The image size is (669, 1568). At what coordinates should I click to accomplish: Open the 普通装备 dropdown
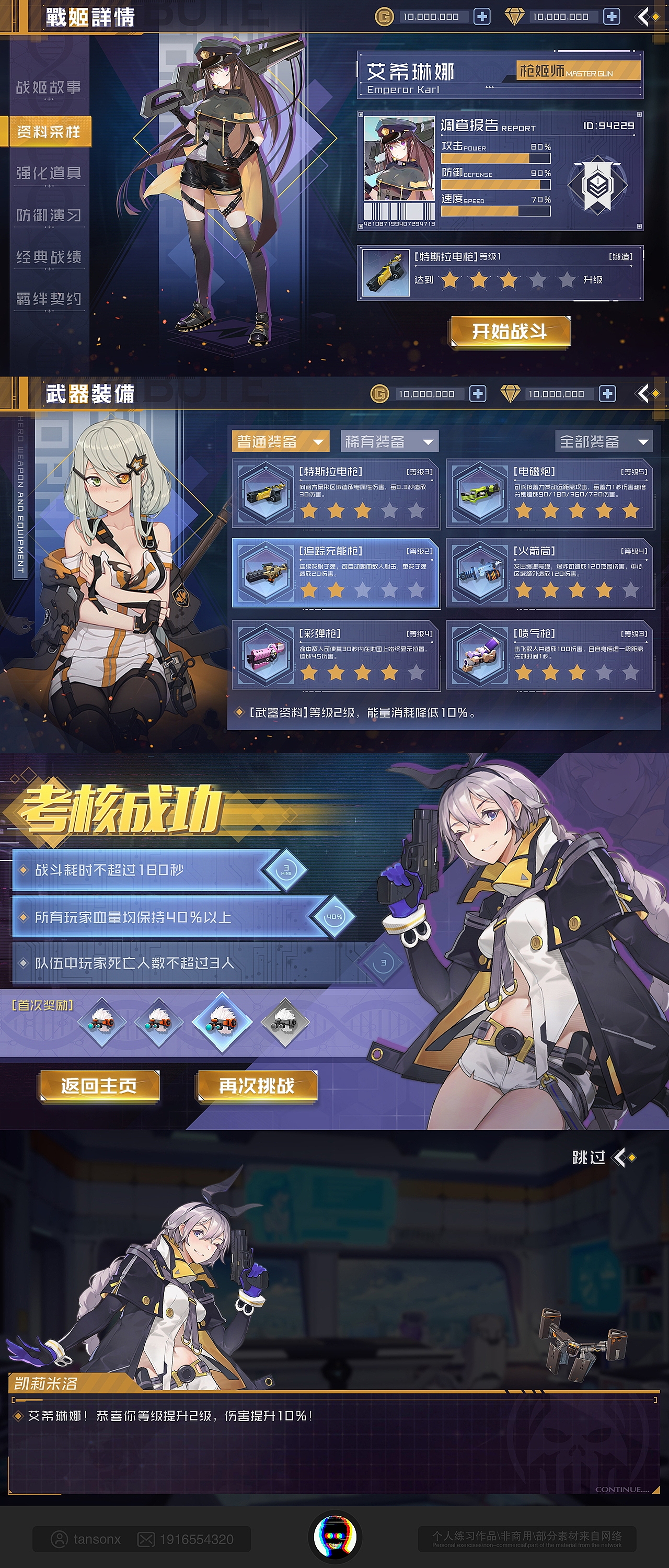pos(280,442)
